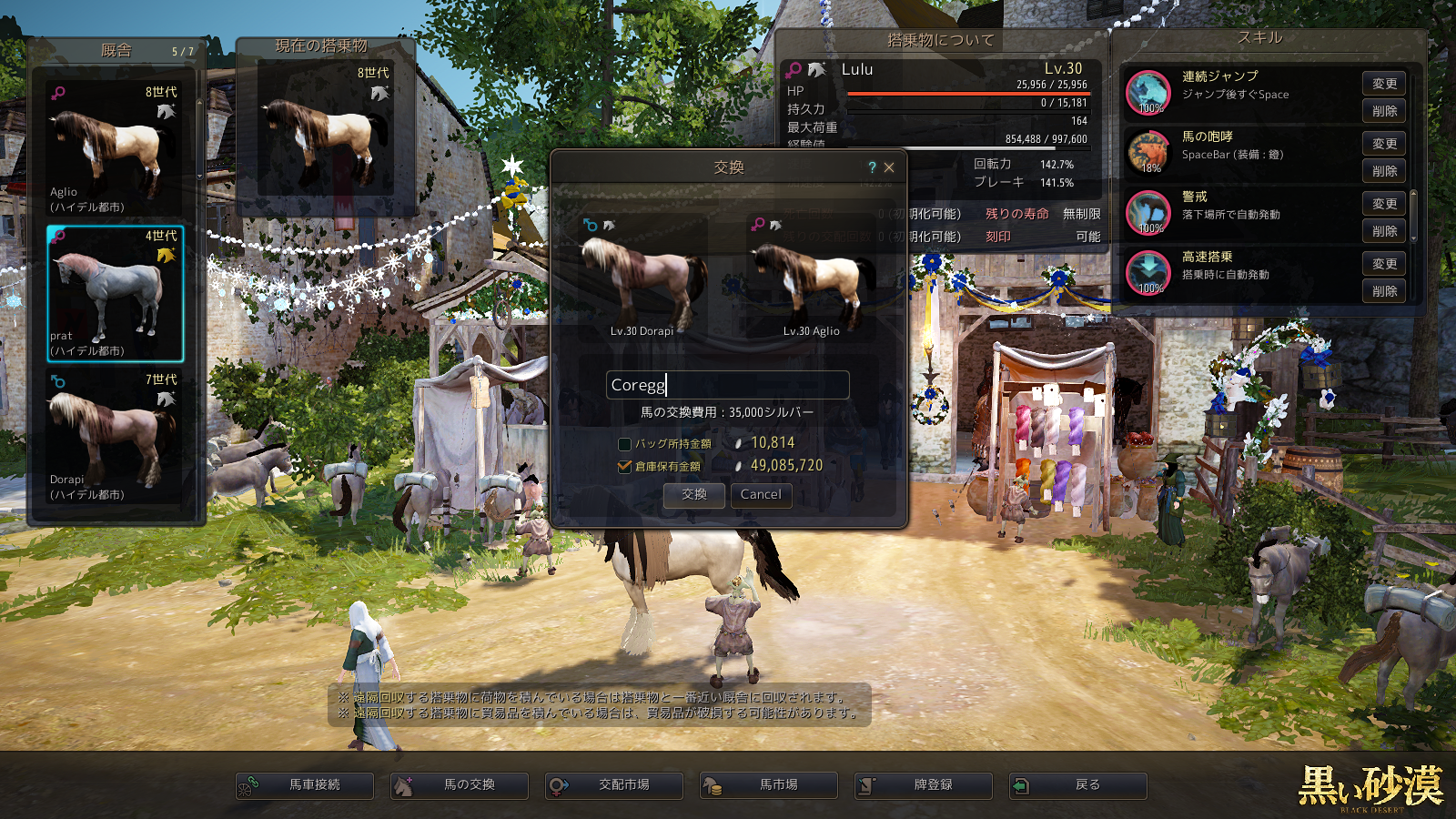Tick the バッグ所持金額 payment checkbox
This screenshot has height=819, width=1456.
[624, 444]
